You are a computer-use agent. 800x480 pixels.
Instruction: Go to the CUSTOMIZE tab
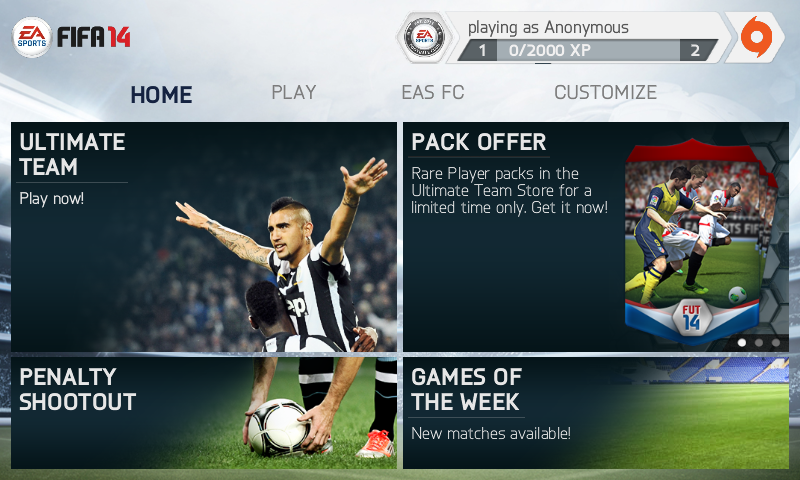coord(605,93)
